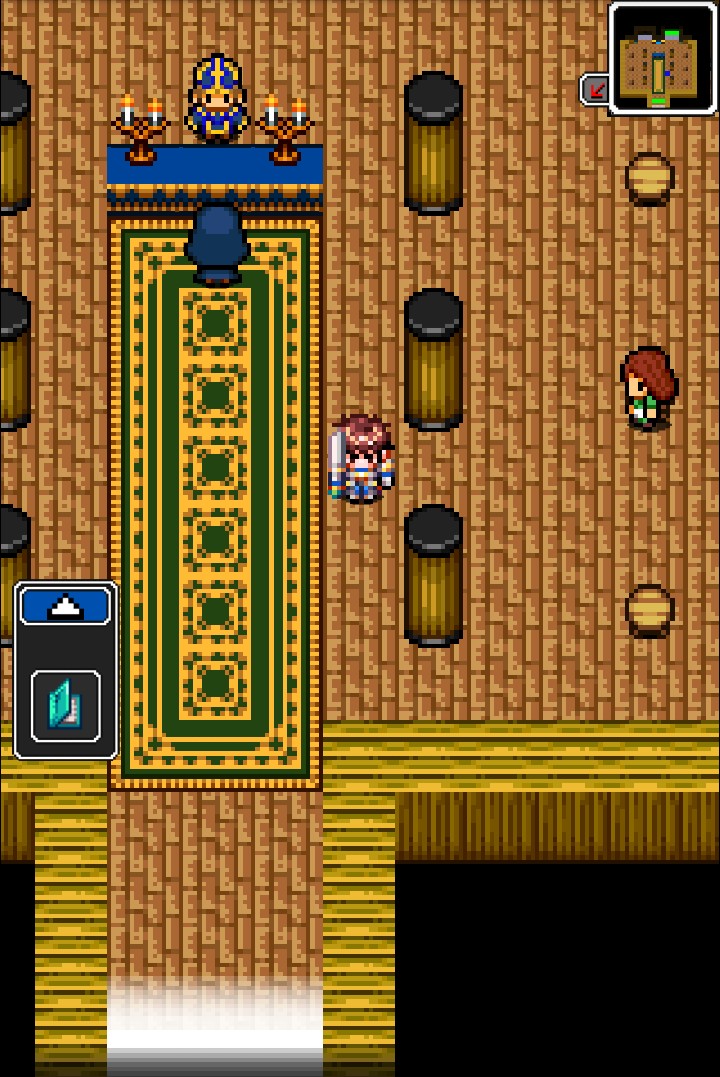Open the teal book icon
This screenshot has width=720, height=1077.
point(66,705)
